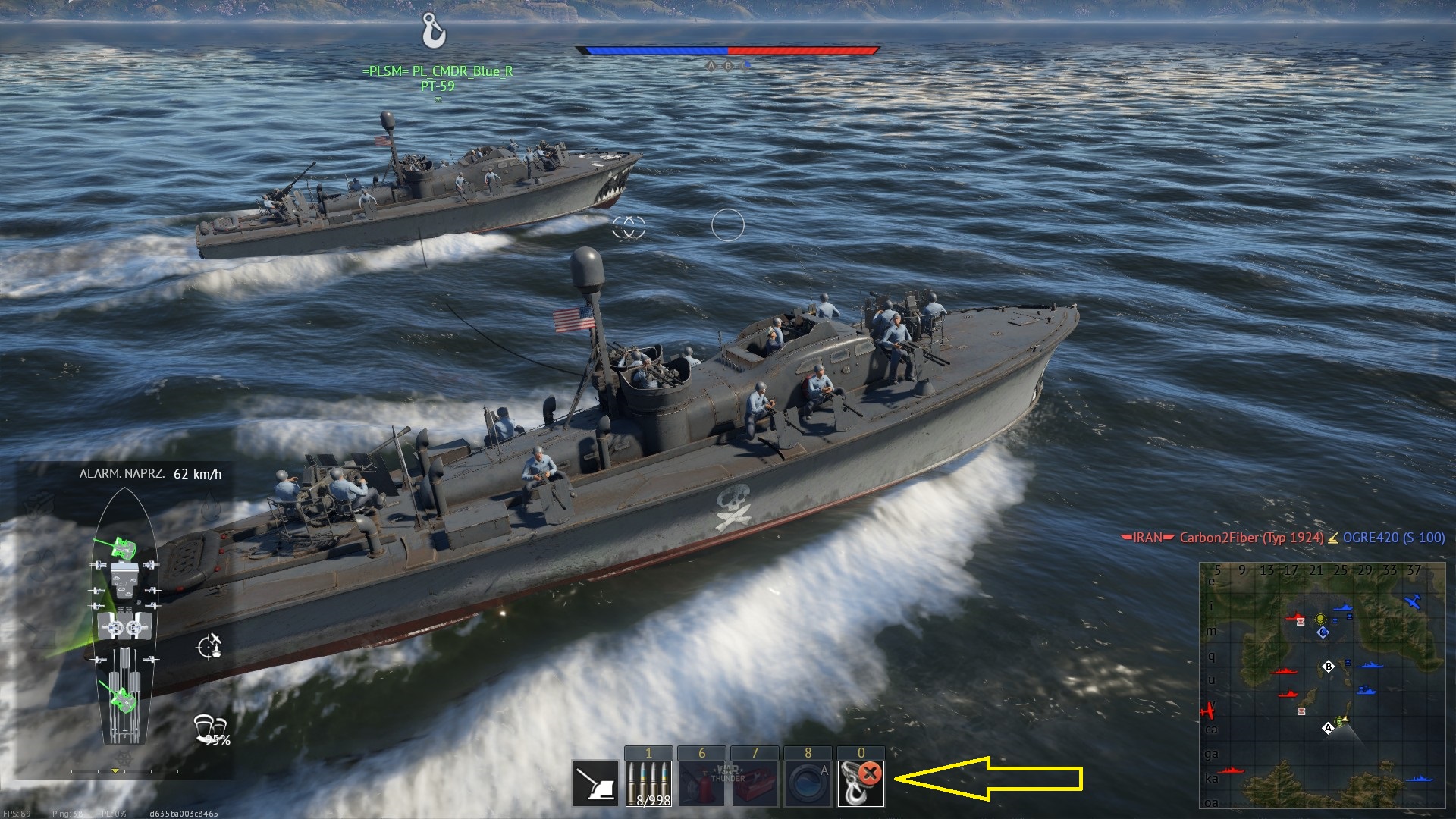The width and height of the screenshot is (1456, 819).
Task: Click capture point B on the minimap
Action: point(1328,667)
